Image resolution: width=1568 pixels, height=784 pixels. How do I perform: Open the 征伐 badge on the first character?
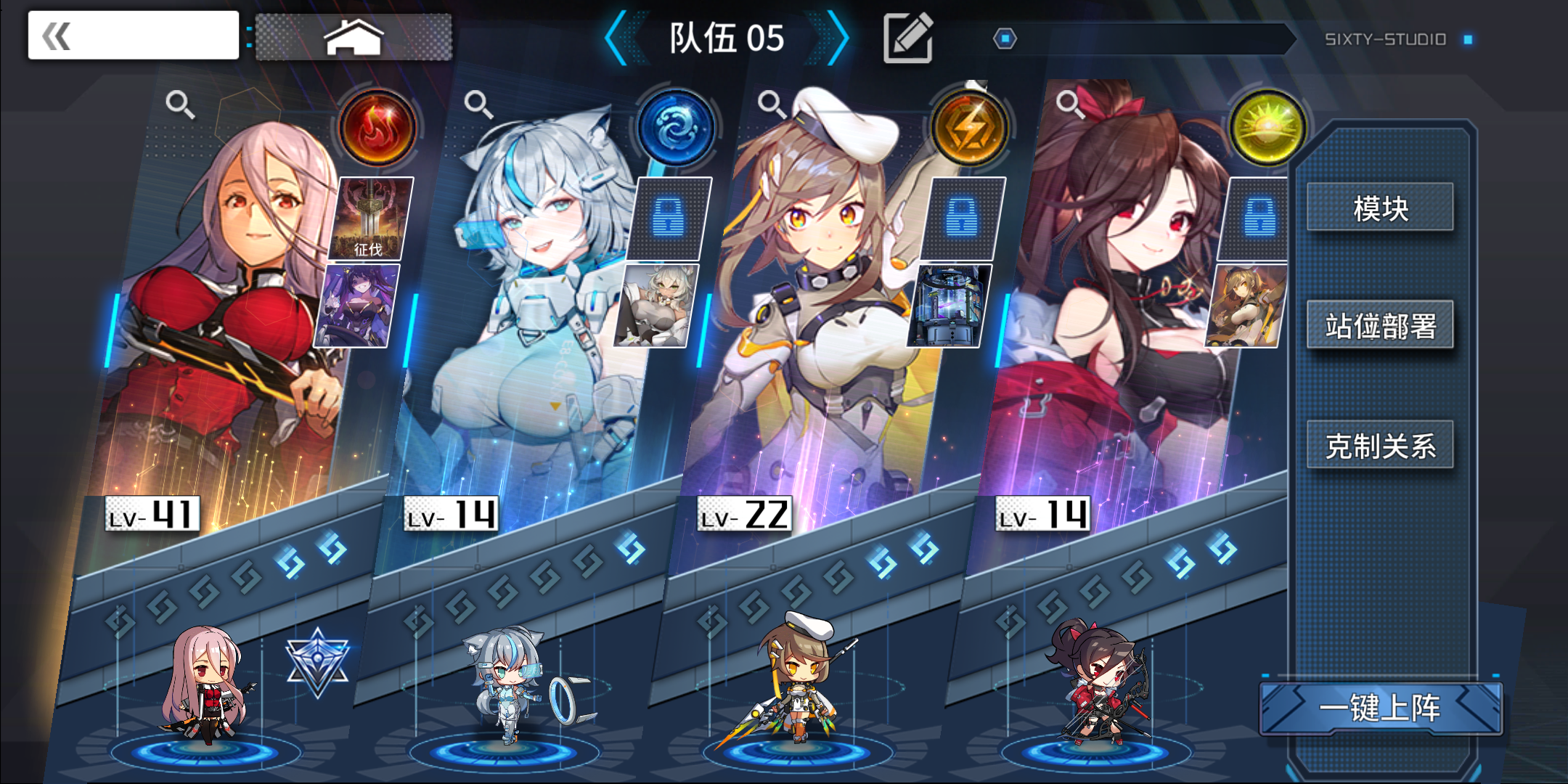[369, 218]
